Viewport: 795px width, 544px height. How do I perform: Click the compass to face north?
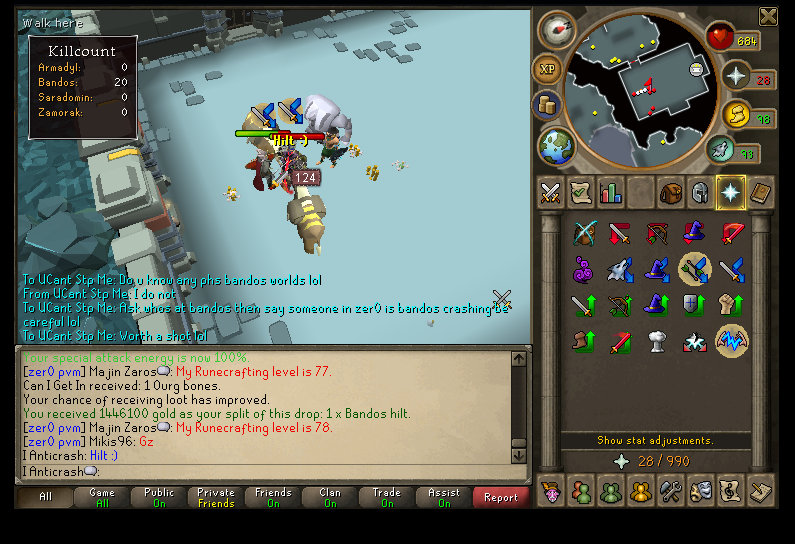point(557,30)
